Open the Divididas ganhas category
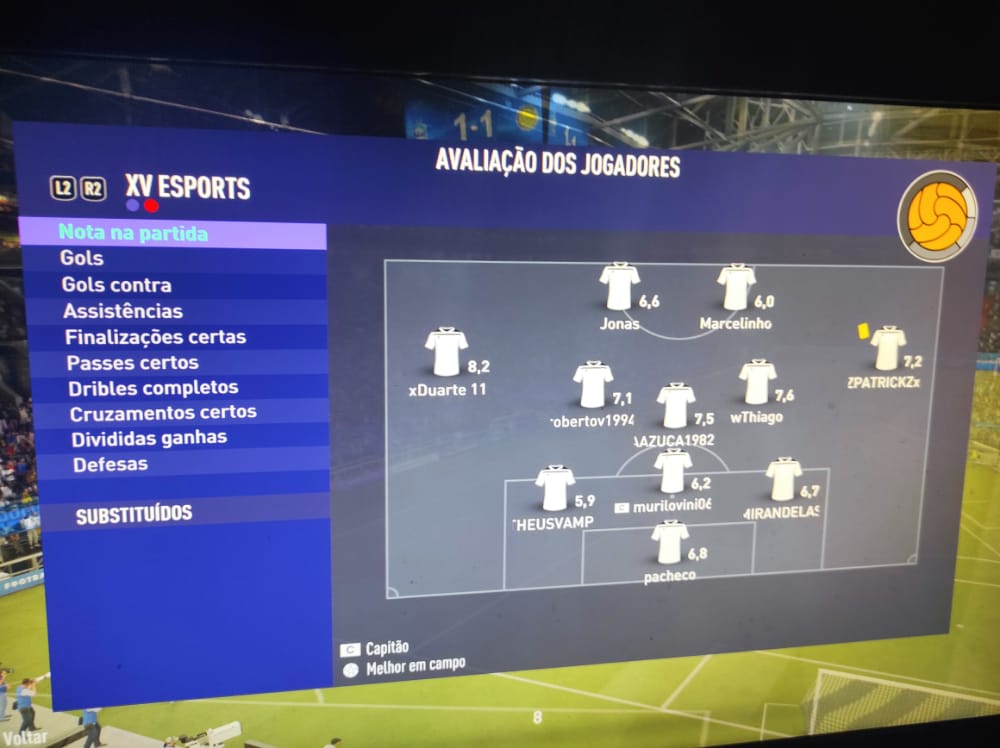1000x748 pixels. [x=149, y=438]
